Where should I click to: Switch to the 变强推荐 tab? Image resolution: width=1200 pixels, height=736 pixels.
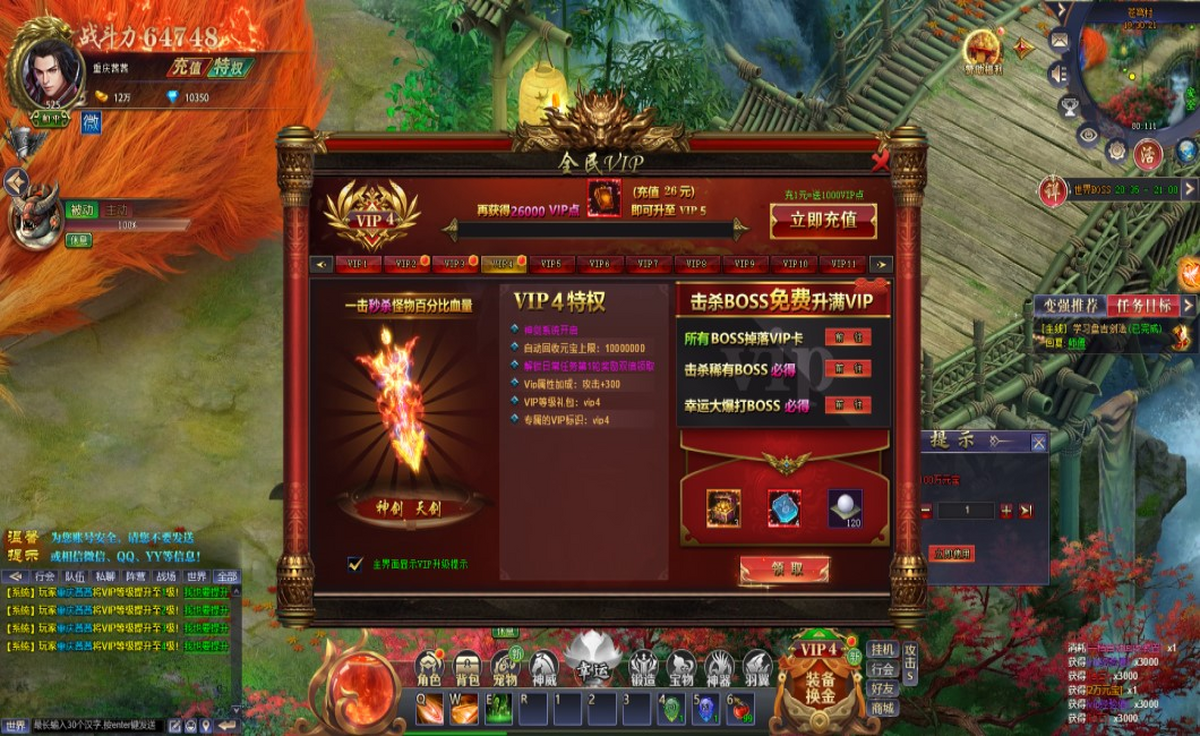1071,306
